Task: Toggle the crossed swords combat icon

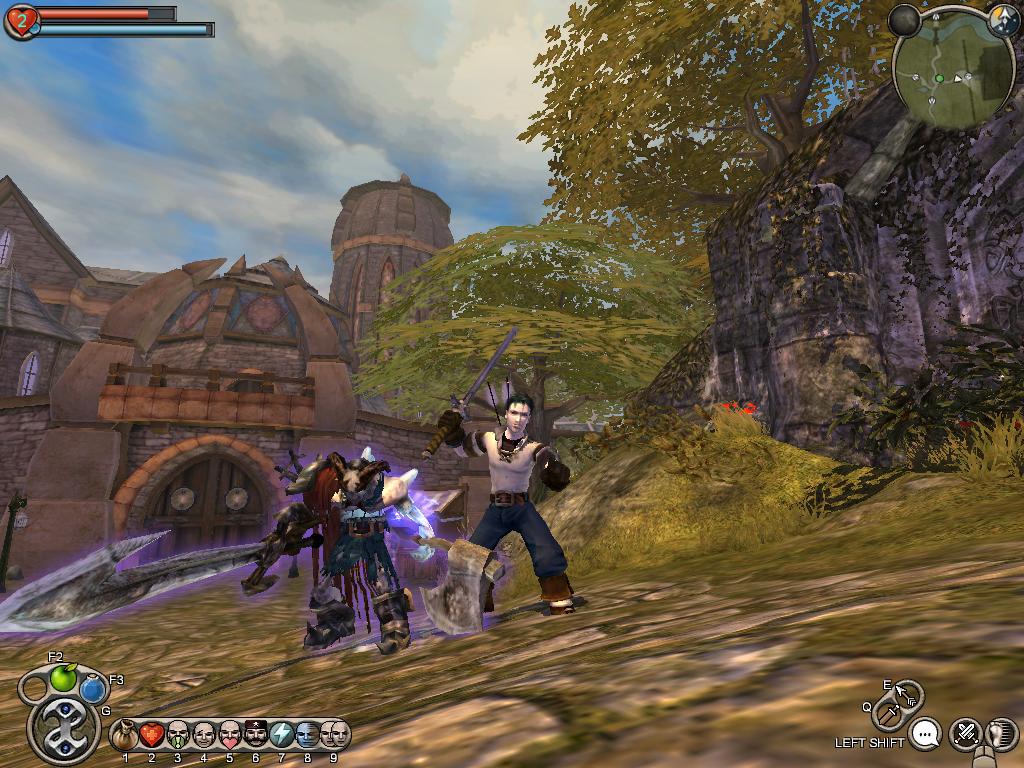Action: click(965, 735)
